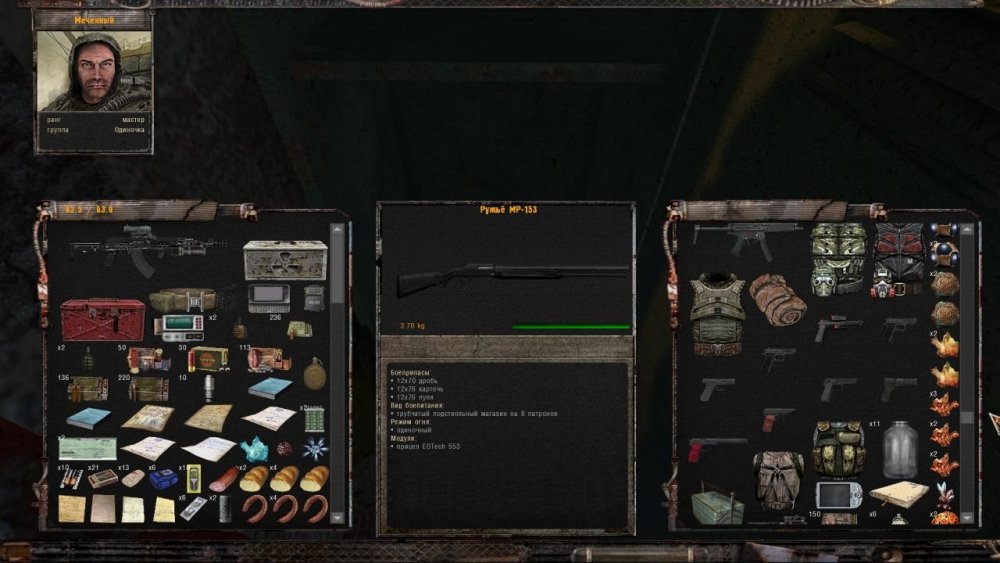Select the red-black suit with gas mask
The height and width of the screenshot is (563, 1000).
(899, 260)
